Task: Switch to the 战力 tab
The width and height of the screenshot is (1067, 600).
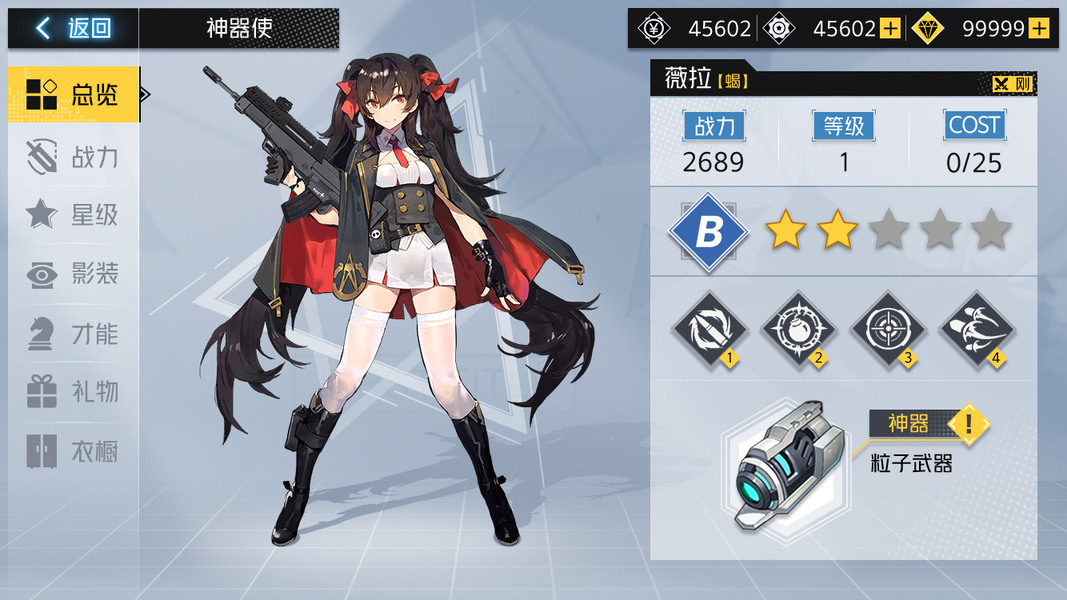Action: (x=73, y=156)
